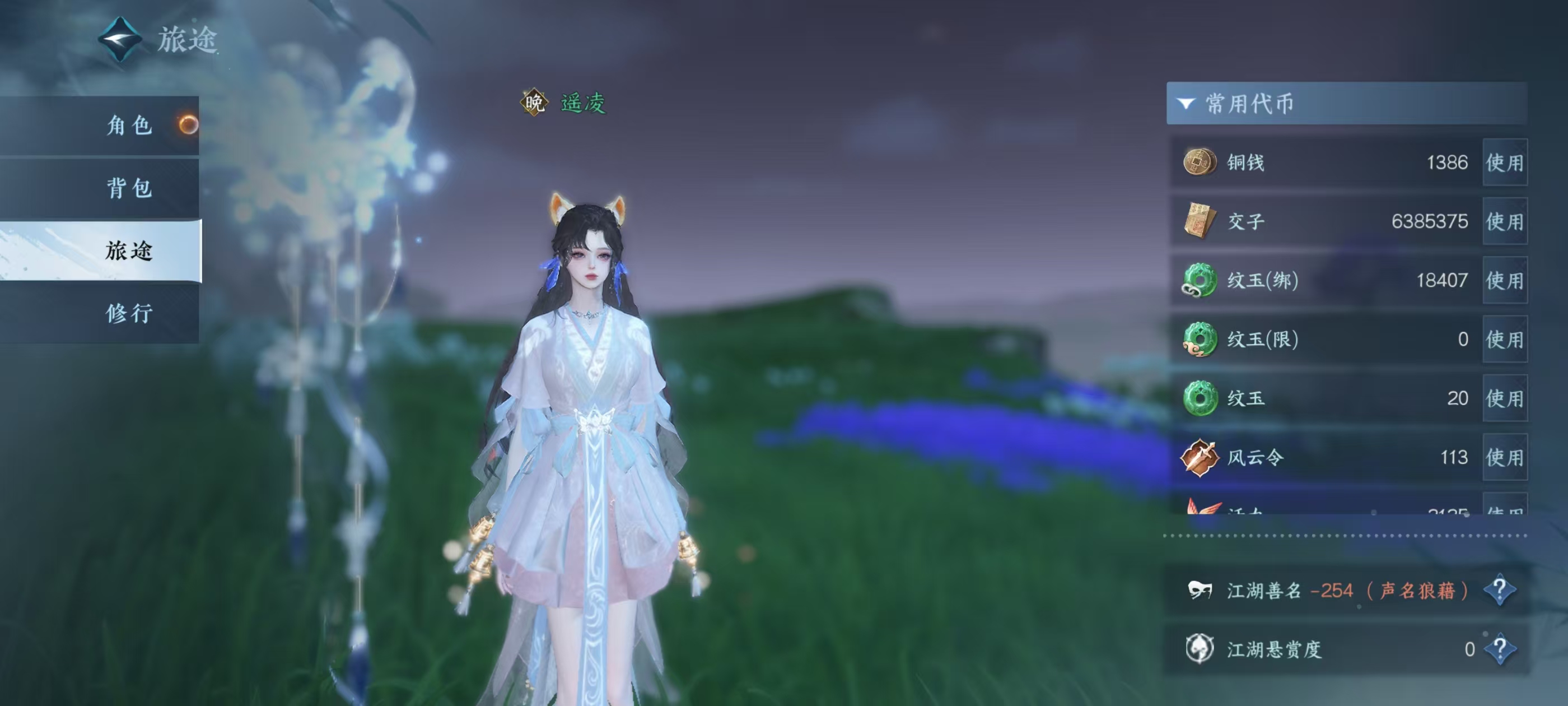Select the 风云令 token icon
Viewport: 1568px width, 706px height.
(x=1199, y=457)
